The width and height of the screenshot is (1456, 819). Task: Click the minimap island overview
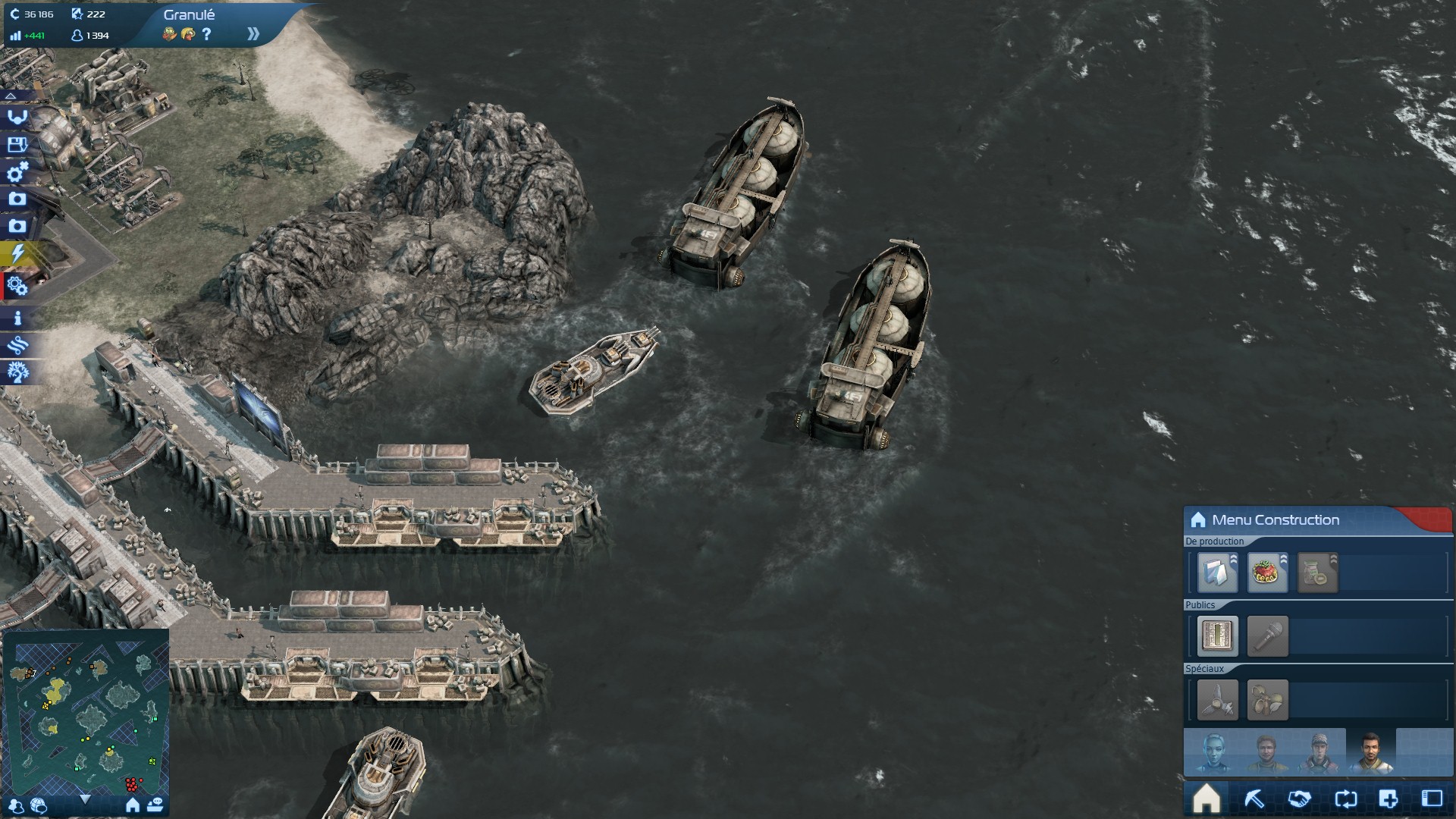click(86, 708)
